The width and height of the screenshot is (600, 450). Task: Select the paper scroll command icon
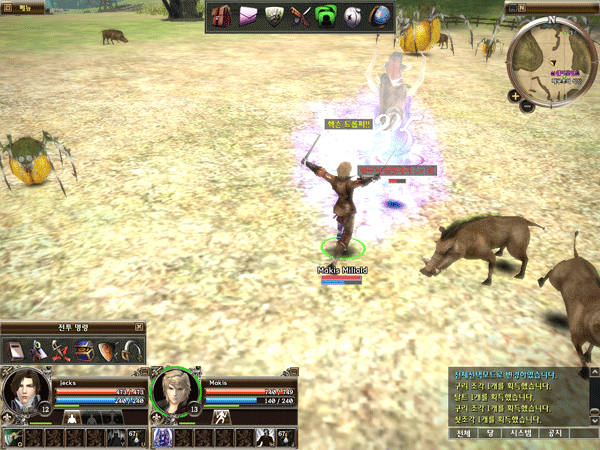pyautogui.click(x=17, y=350)
